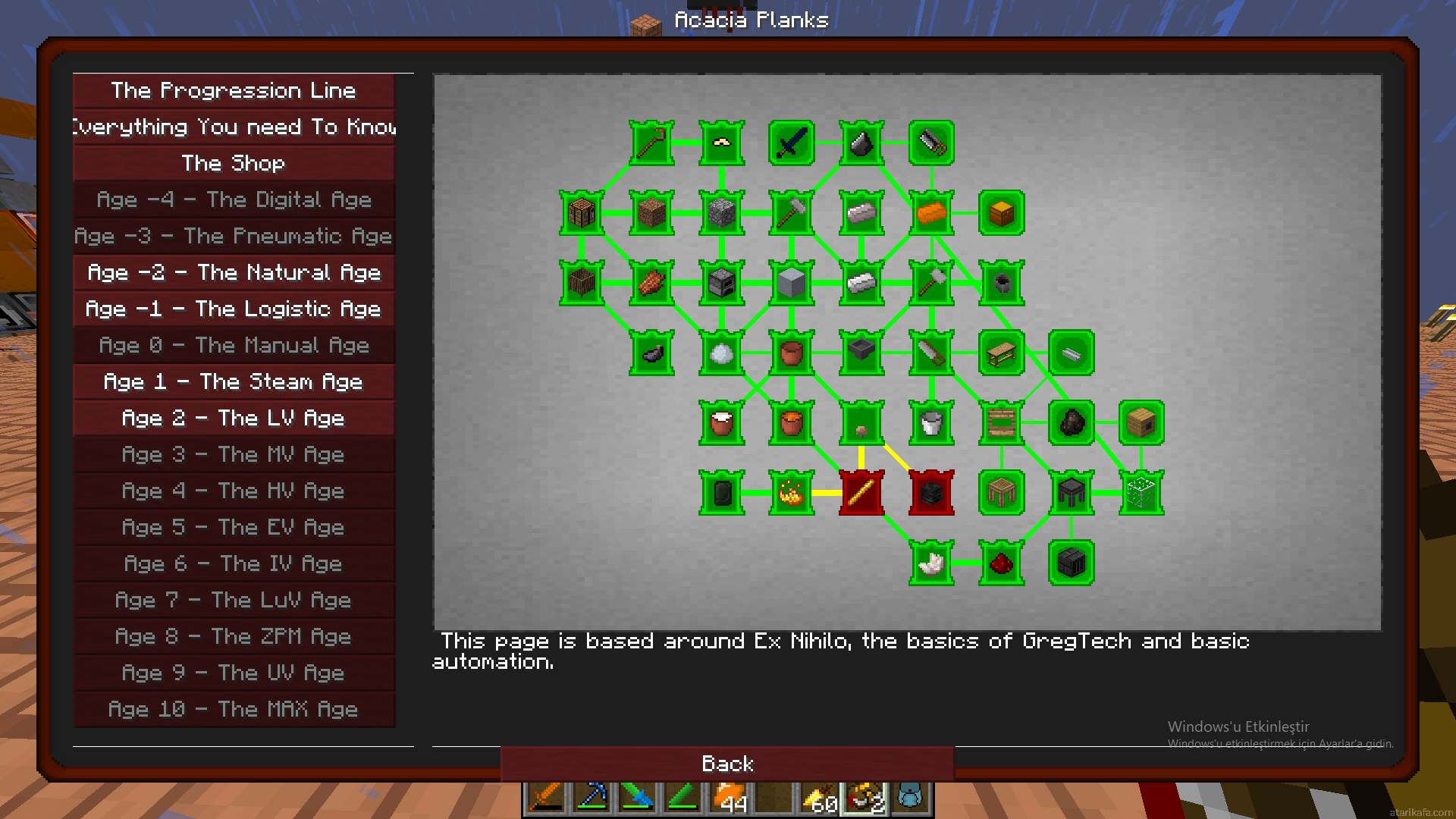Select the blue pickaxe hotbar slot
The width and height of the screenshot is (1456, 819).
(x=592, y=798)
